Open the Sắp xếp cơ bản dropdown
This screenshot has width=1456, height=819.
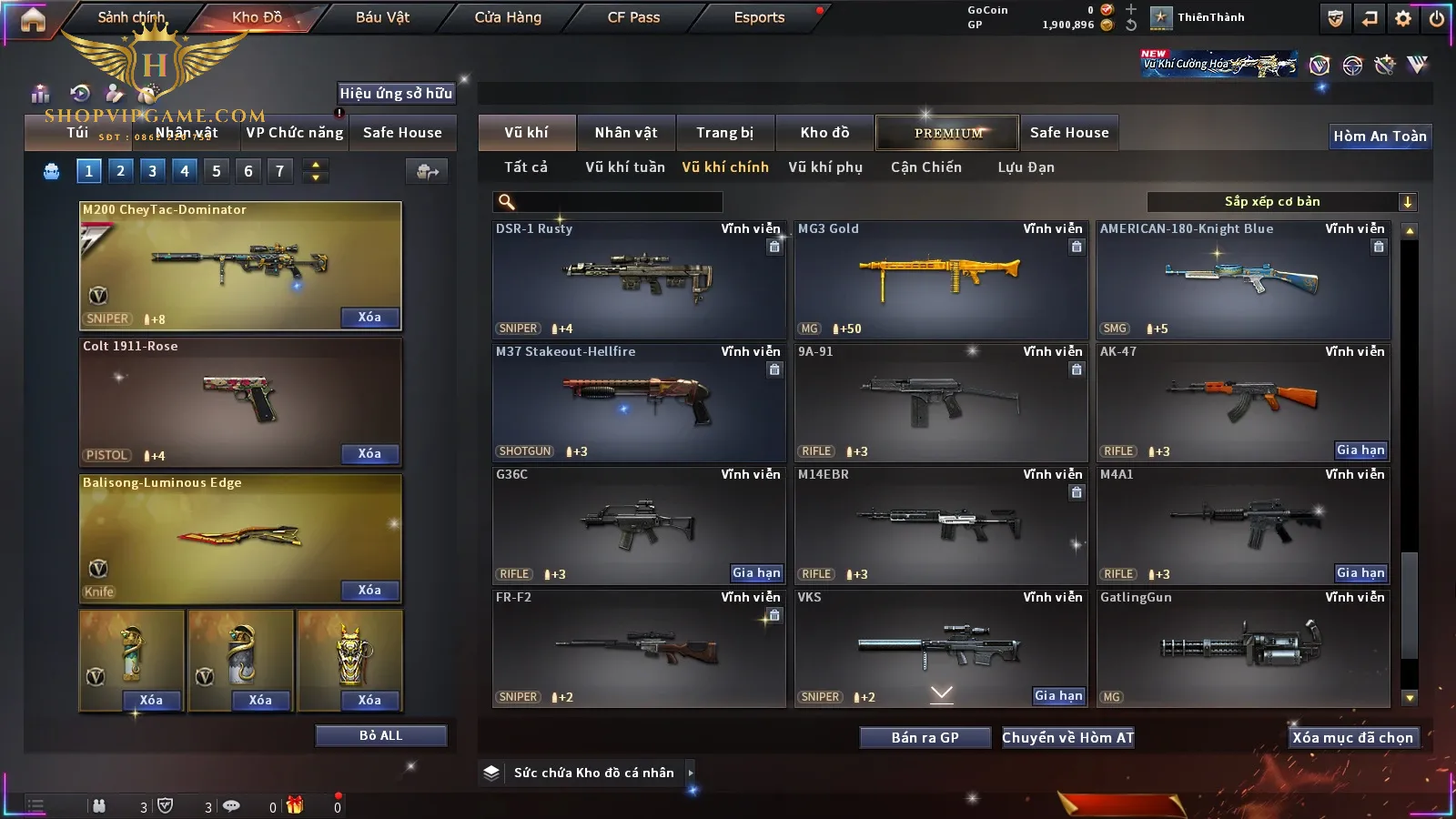(x=1280, y=202)
